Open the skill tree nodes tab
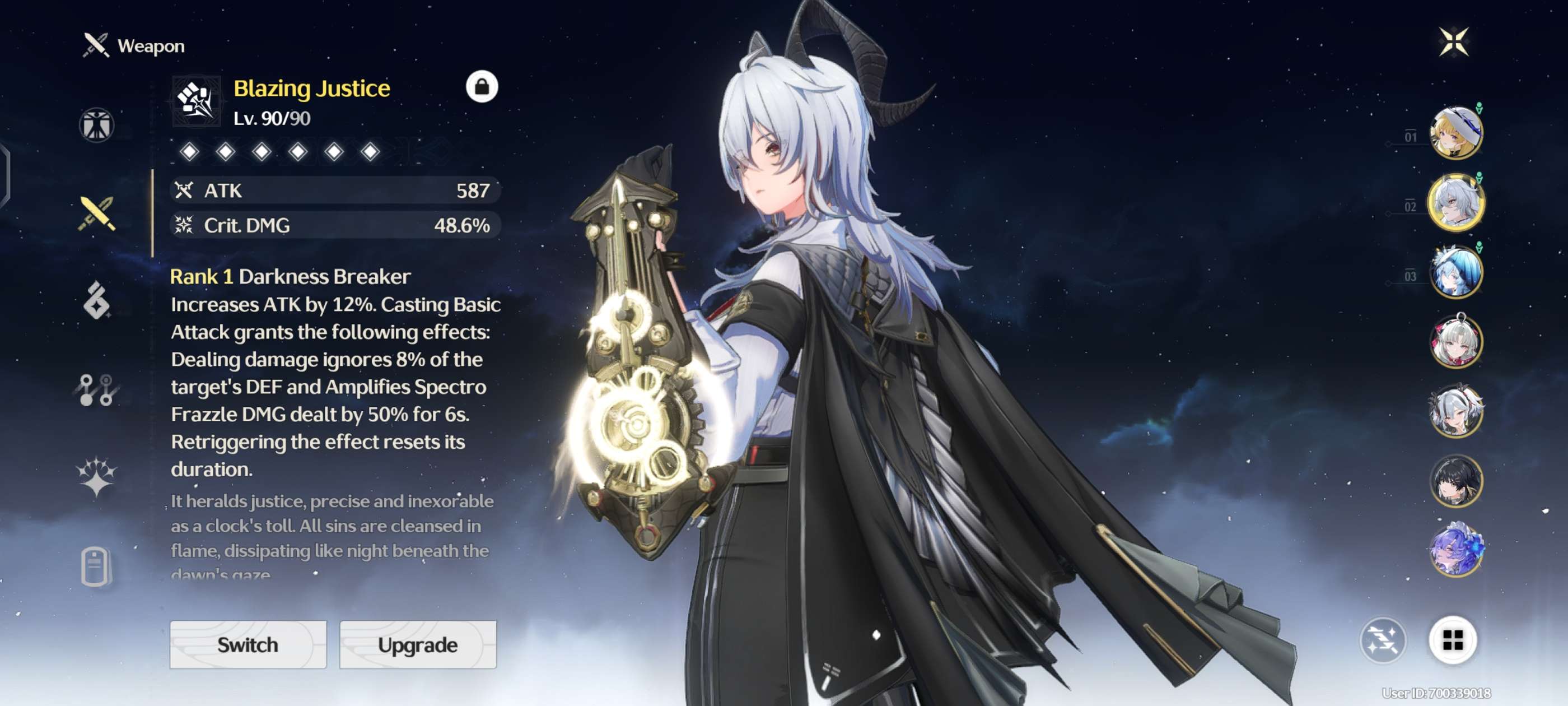The image size is (1568, 706). click(96, 390)
